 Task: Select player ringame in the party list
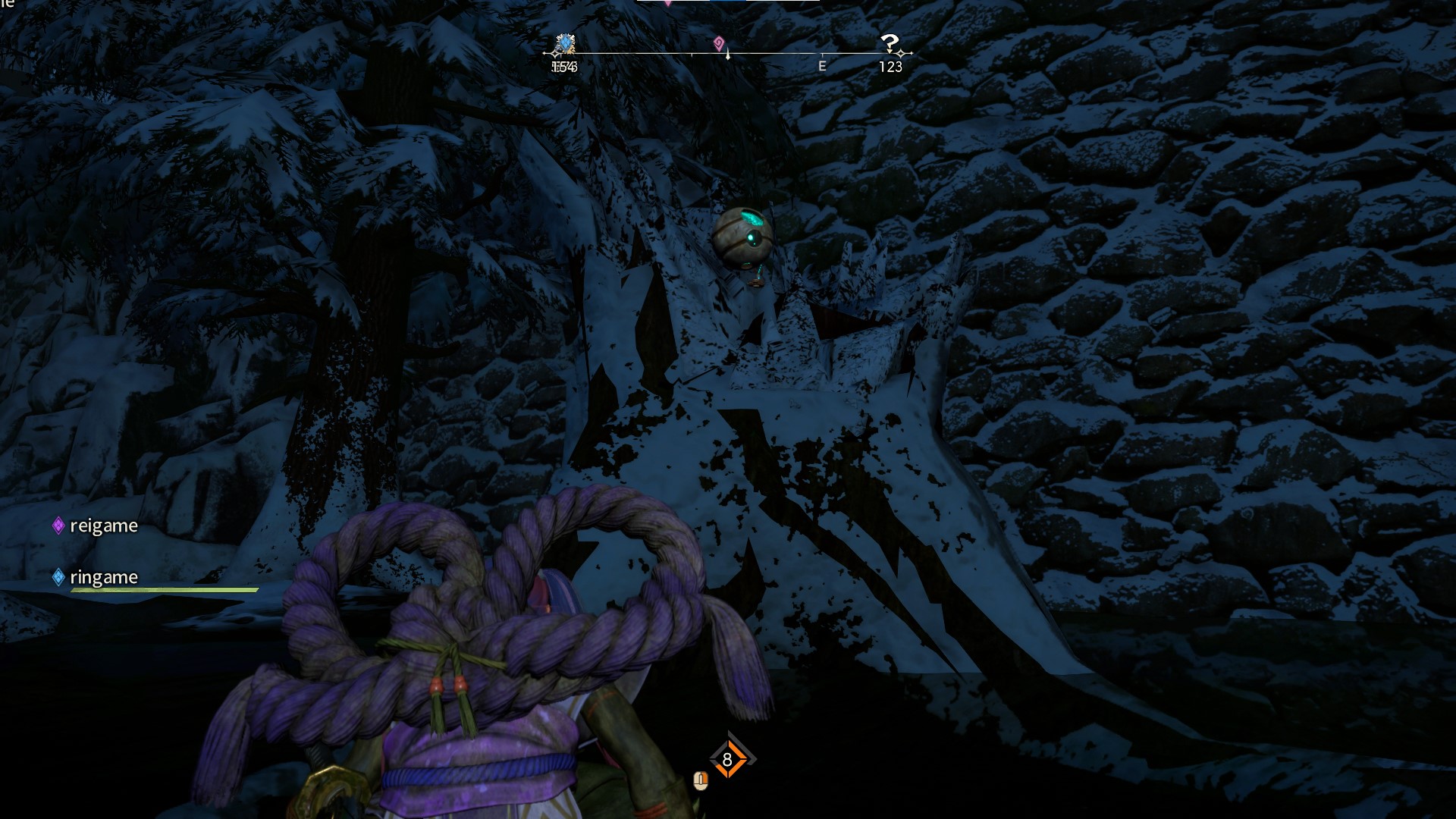[103, 577]
